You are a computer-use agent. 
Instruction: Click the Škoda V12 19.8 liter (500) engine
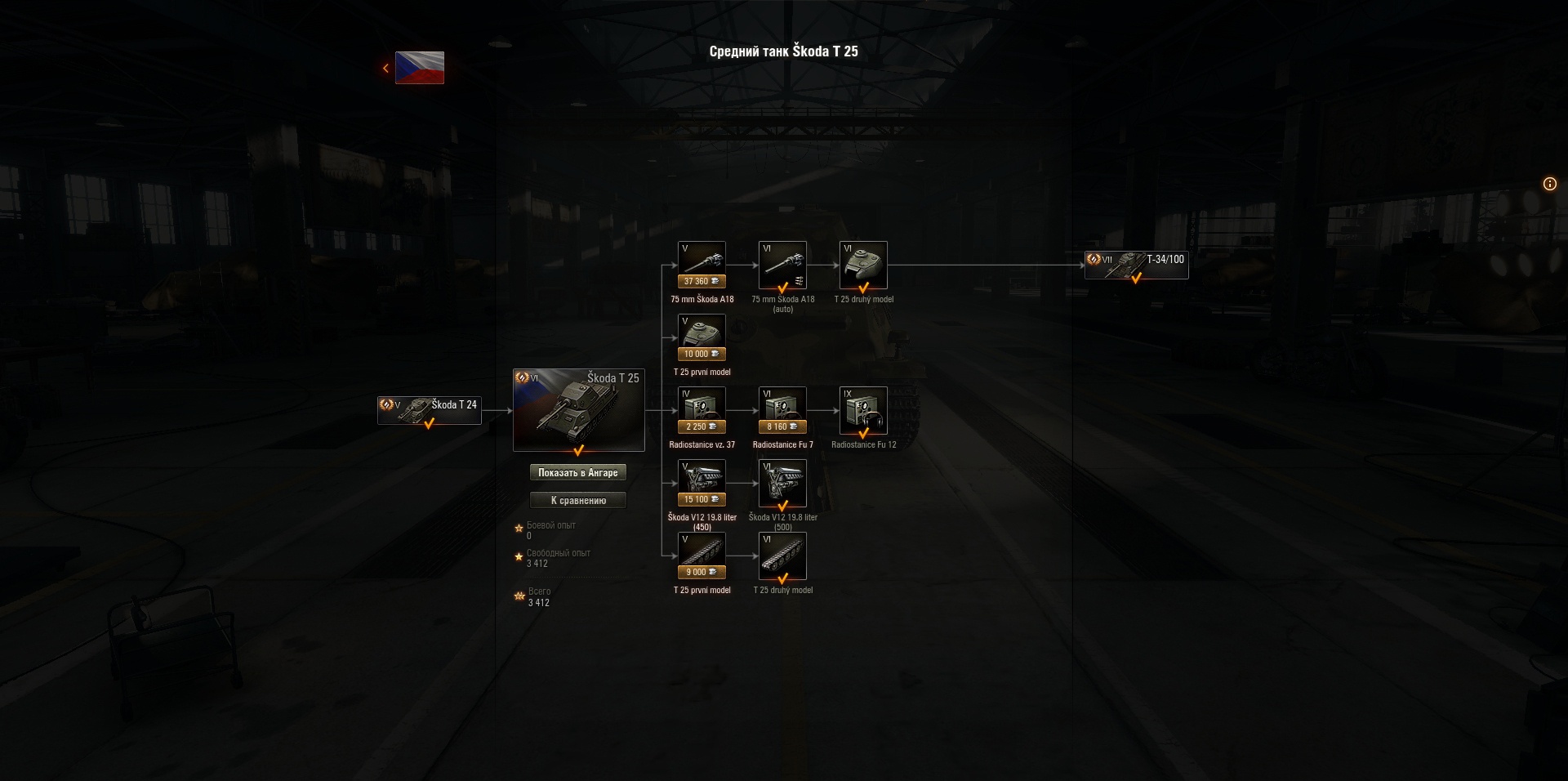click(782, 482)
